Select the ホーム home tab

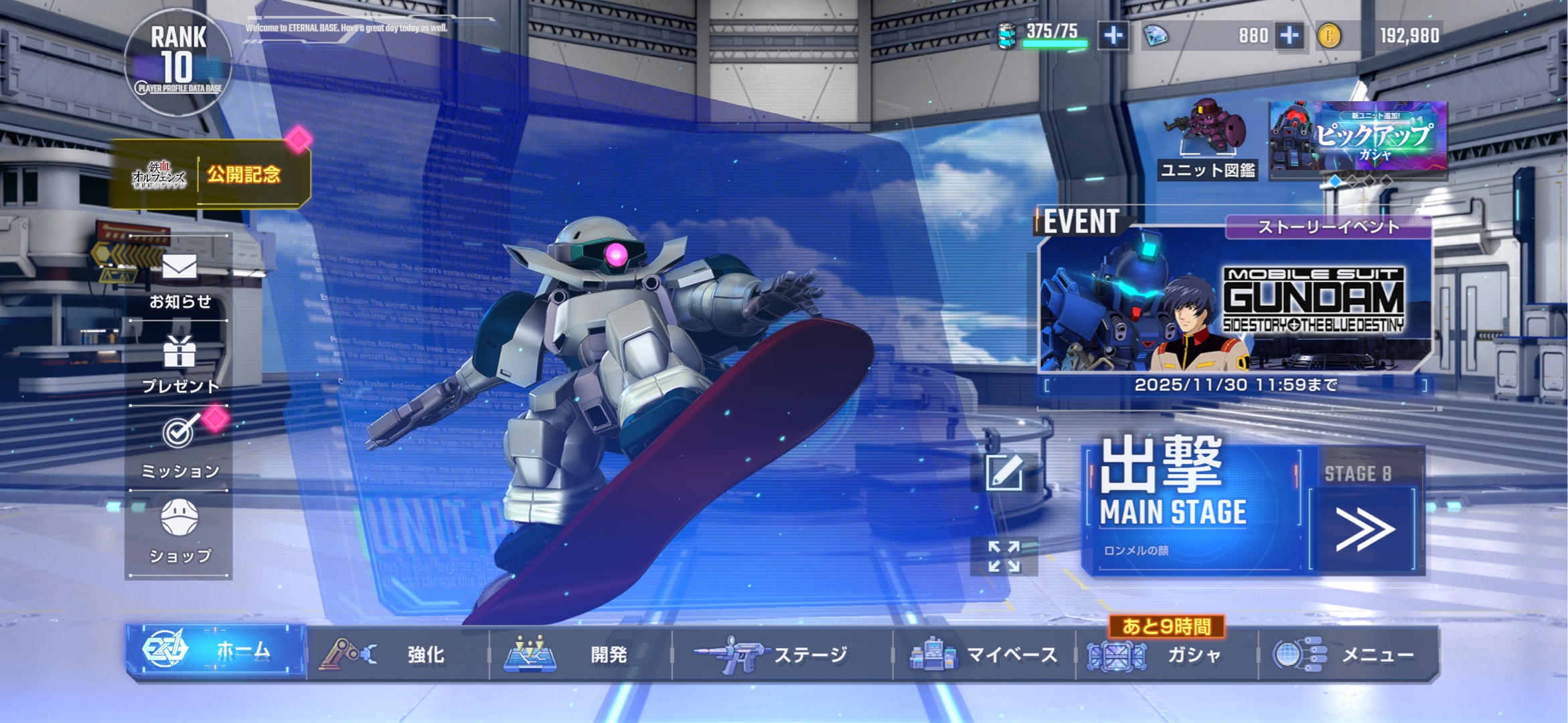point(216,651)
